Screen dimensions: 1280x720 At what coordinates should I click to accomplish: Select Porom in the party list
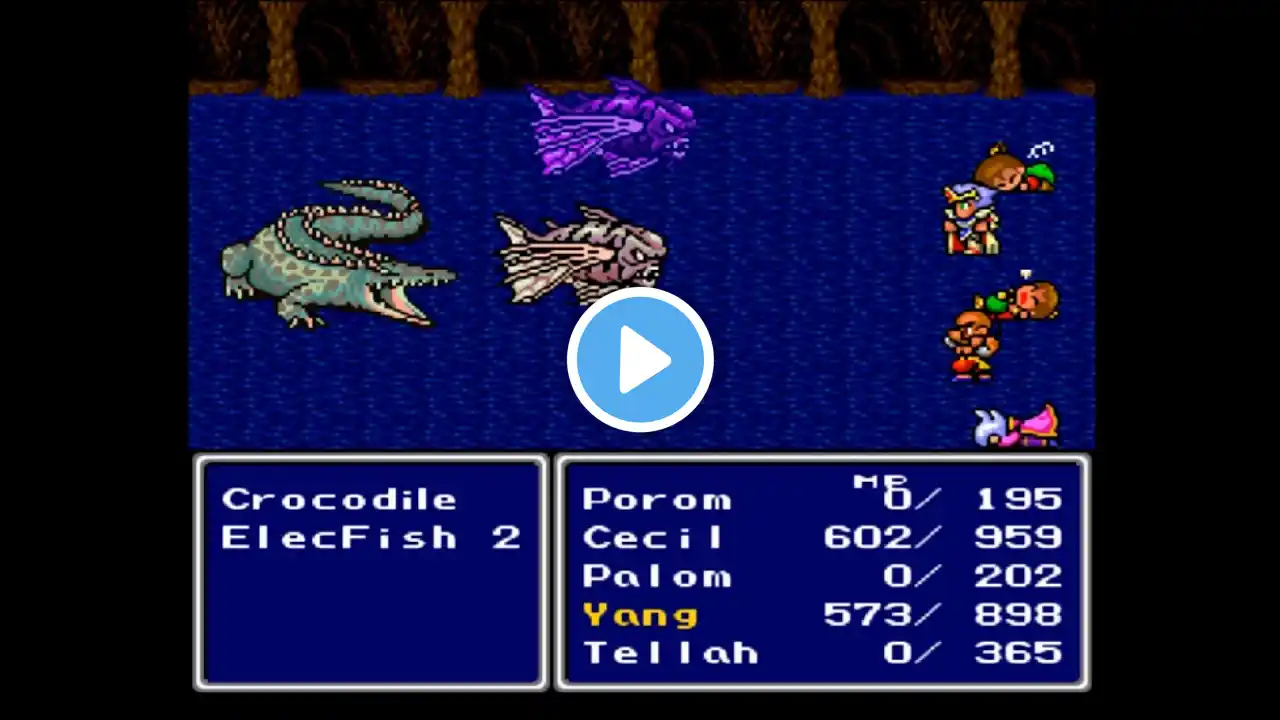coord(656,499)
